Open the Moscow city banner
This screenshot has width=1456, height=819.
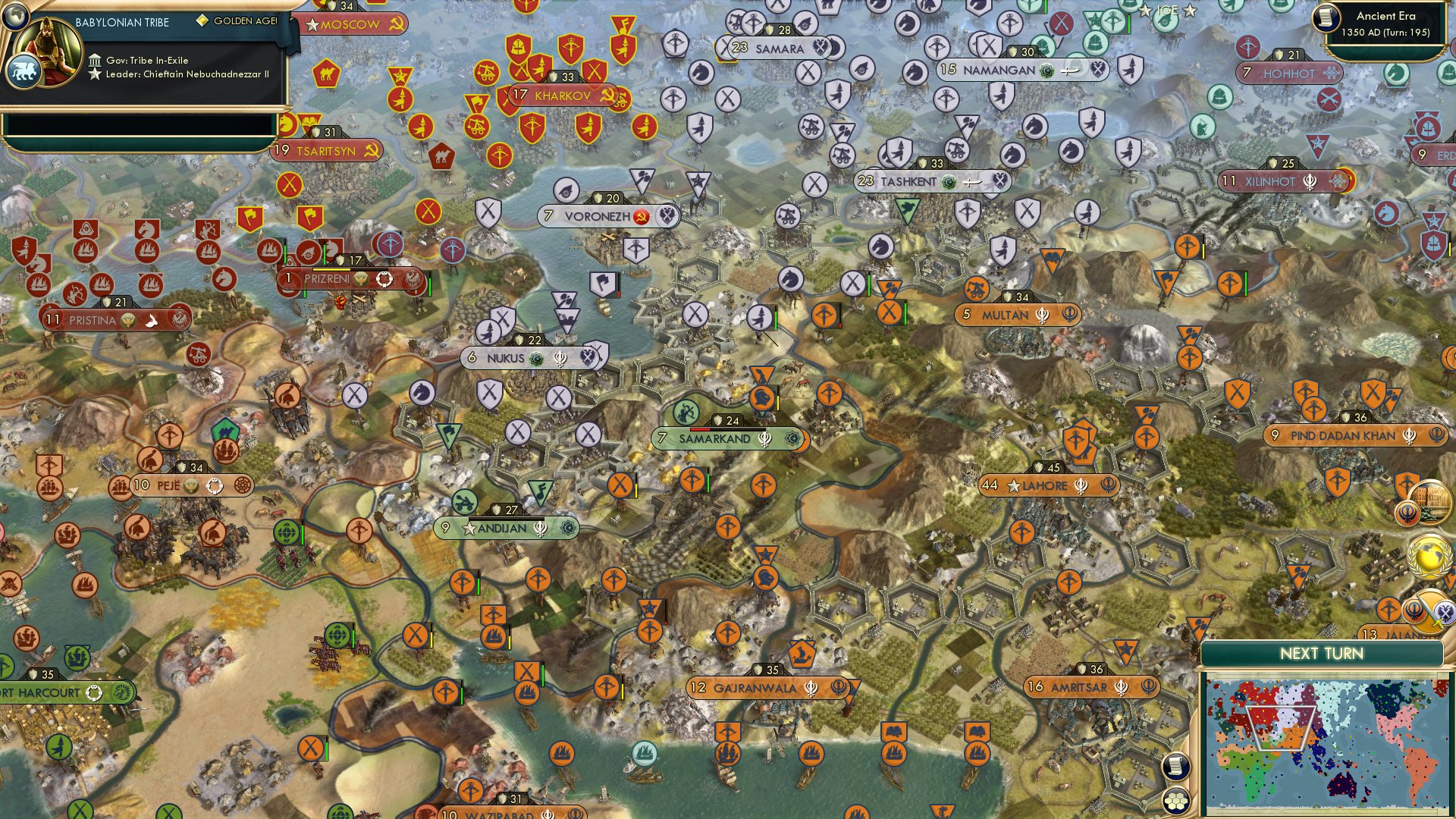click(x=343, y=24)
